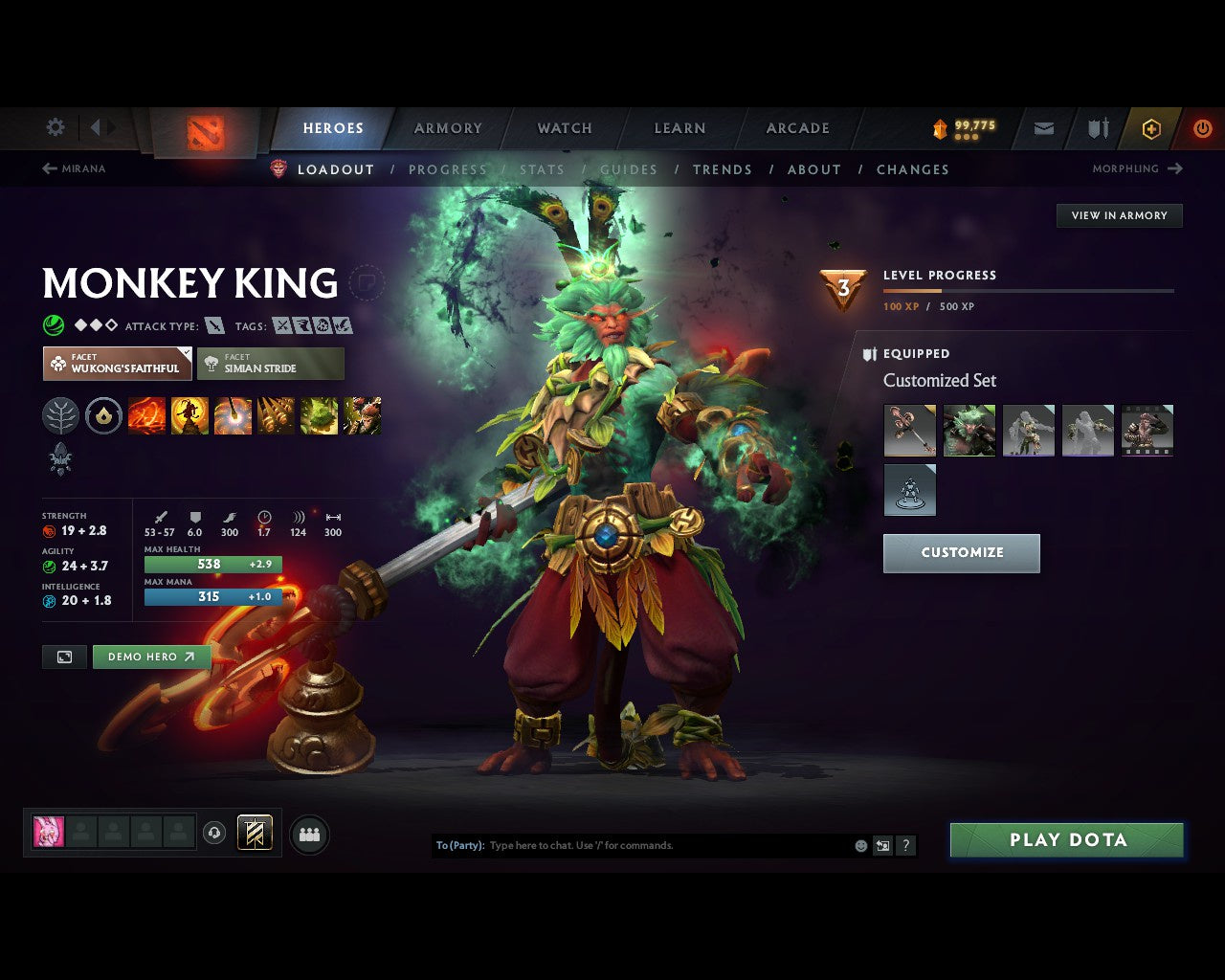Image resolution: width=1225 pixels, height=980 pixels.
Task: Switch to the ARMORY tab
Action: [x=447, y=128]
